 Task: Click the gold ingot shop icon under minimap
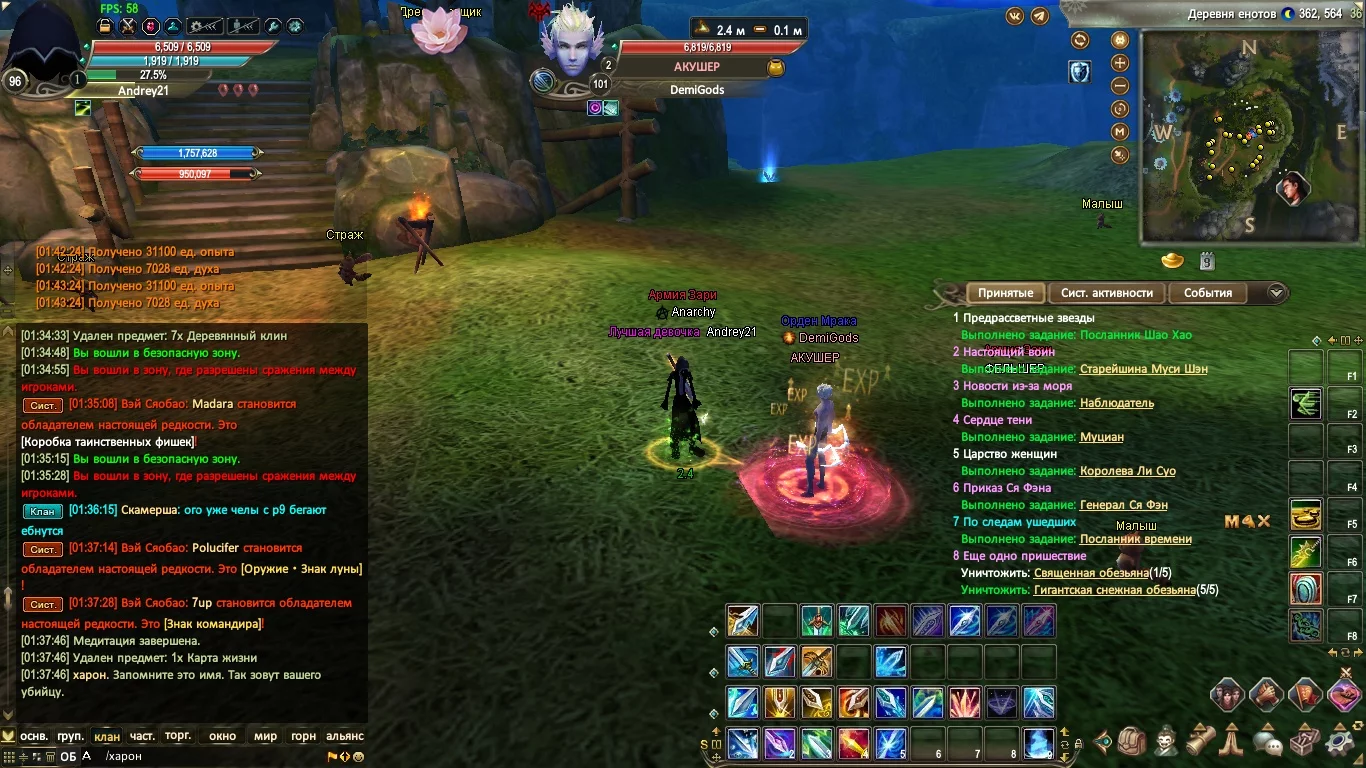(x=1172, y=261)
